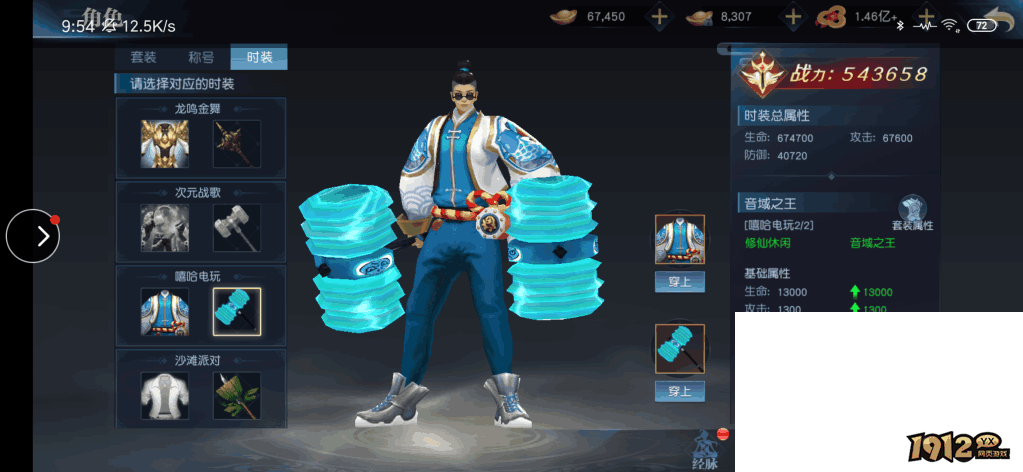Open the 经脉 meridian menu
1023x472 pixels.
(x=706, y=449)
